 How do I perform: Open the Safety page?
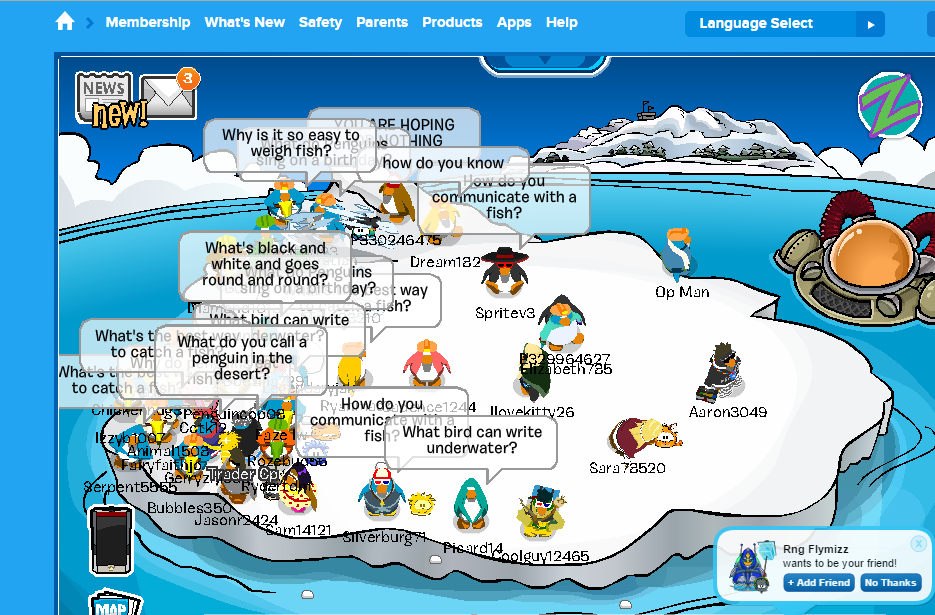coord(320,22)
